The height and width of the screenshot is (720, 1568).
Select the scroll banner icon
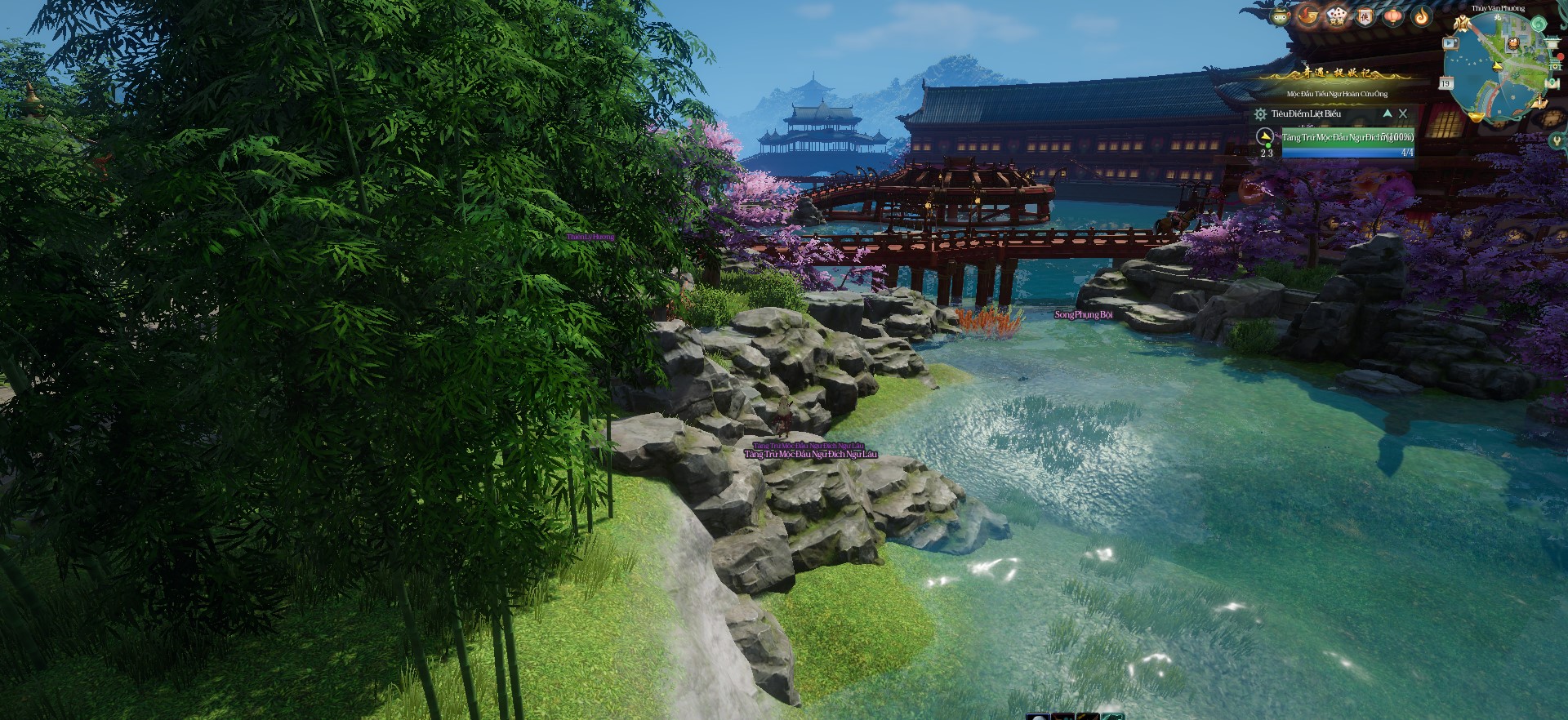(1365, 16)
